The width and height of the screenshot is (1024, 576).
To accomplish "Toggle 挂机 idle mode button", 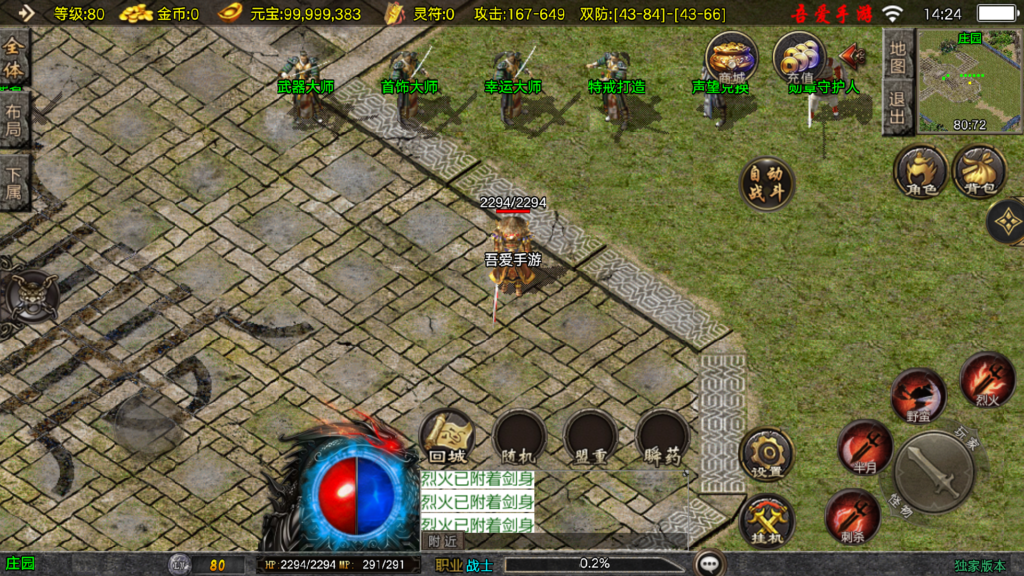I will pos(767,520).
